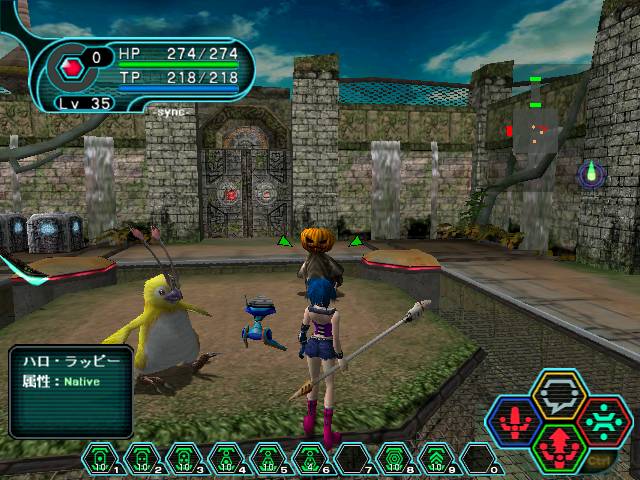Use quick slot 1 item
This screenshot has height=480, width=640.
tap(101, 459)
